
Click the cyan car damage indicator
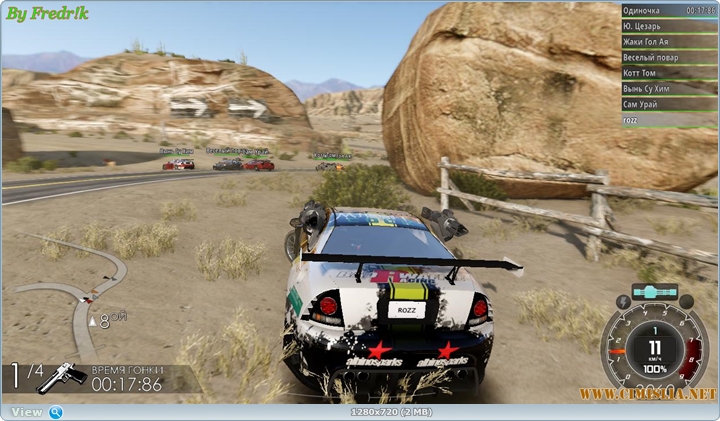point(656,292)
